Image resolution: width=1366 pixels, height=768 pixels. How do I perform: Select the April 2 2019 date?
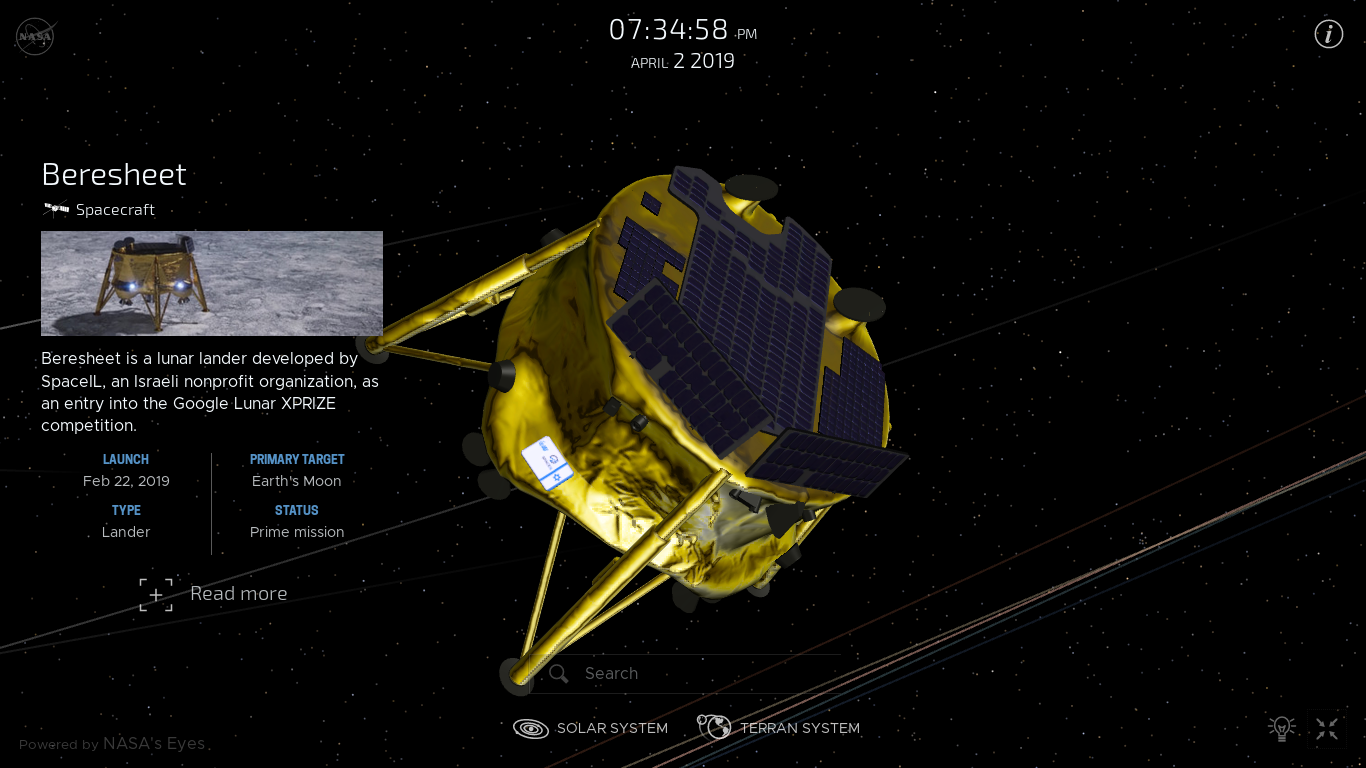pyautogui.click(x=682, y=61)
